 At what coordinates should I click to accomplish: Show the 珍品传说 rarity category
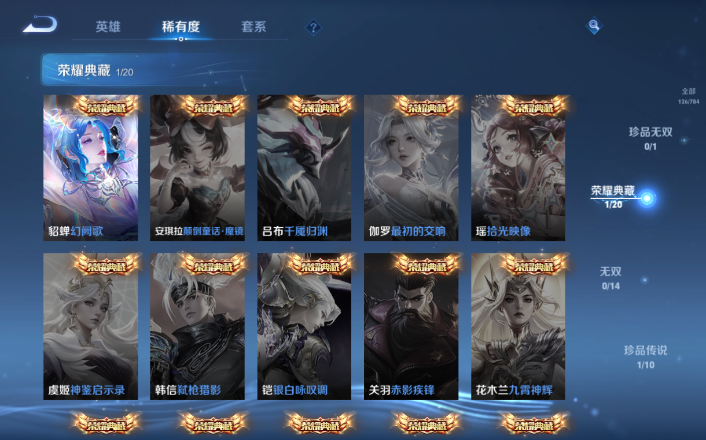(x=645, y=357)
